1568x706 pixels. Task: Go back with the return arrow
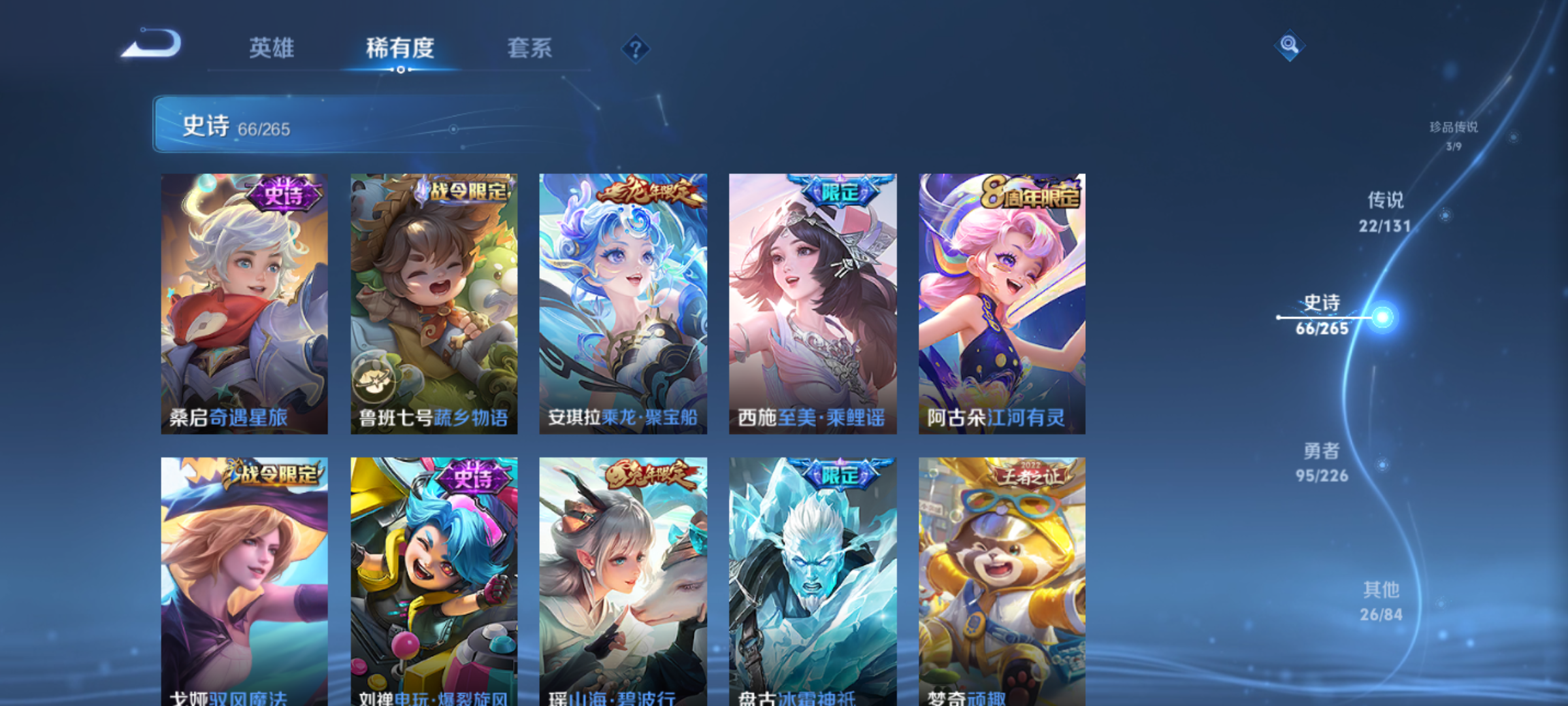(152, 44)
